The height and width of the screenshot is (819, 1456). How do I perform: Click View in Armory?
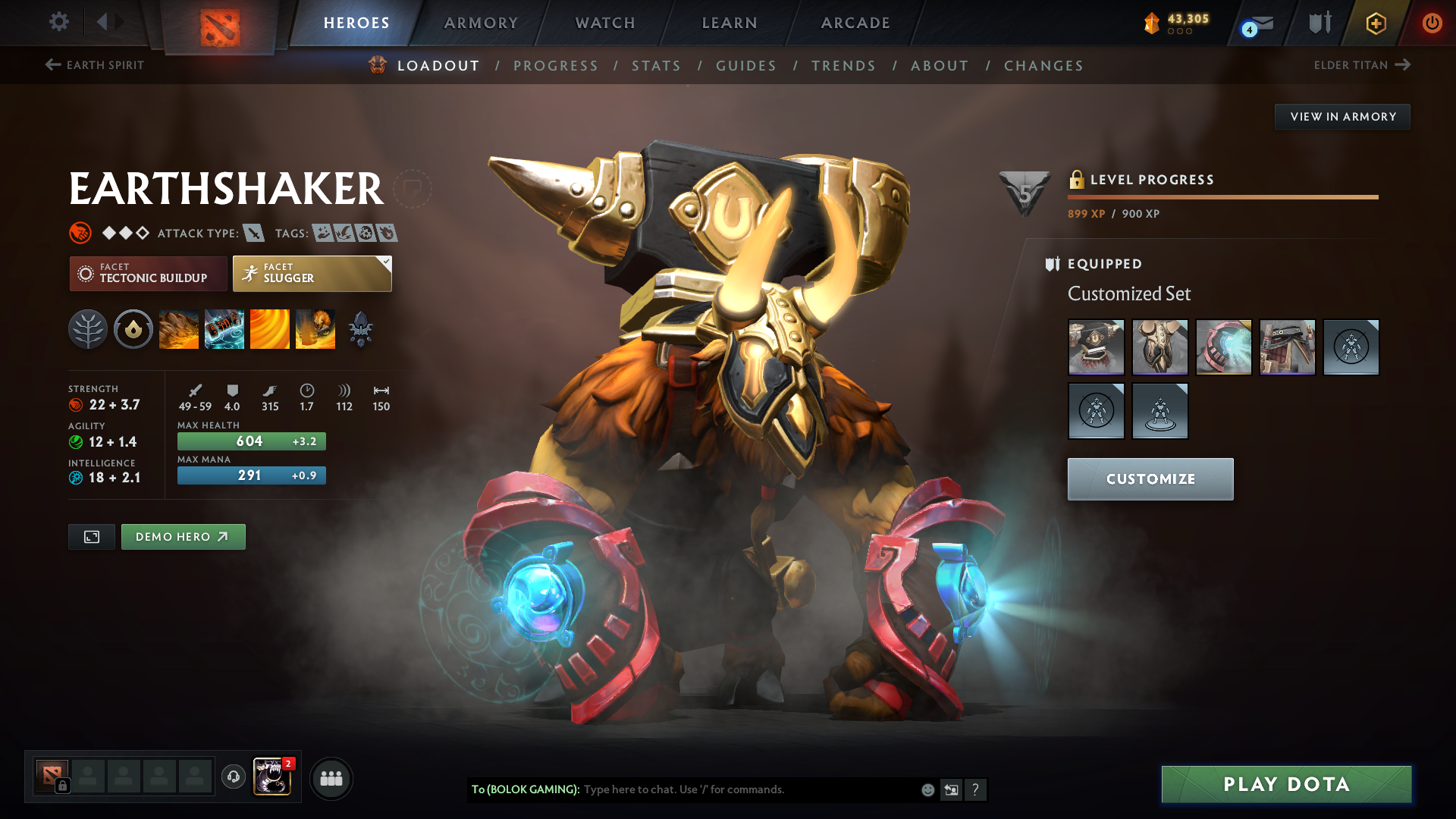(x=1342, y=117)
